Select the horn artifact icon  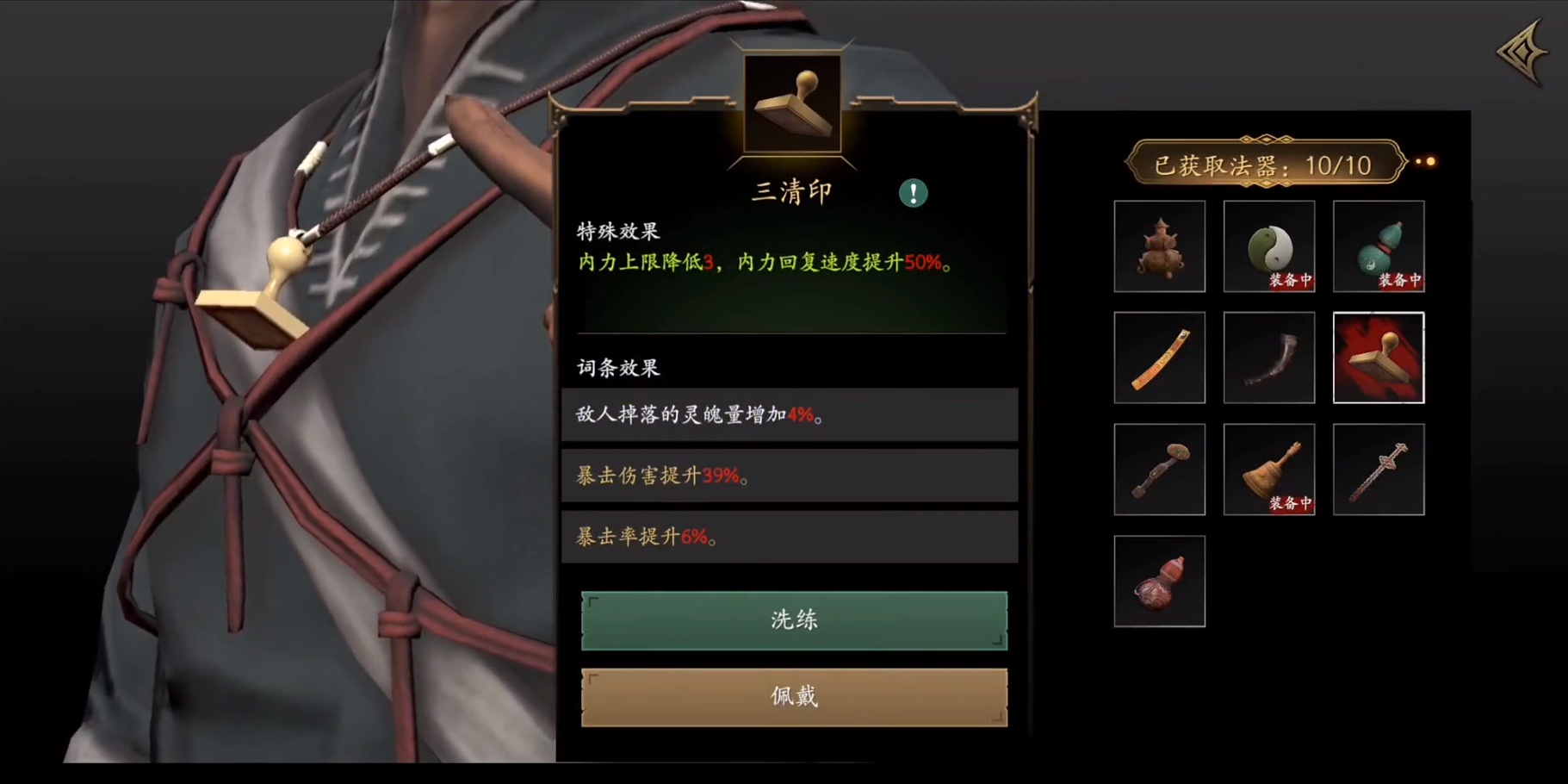coord(1268,358)
